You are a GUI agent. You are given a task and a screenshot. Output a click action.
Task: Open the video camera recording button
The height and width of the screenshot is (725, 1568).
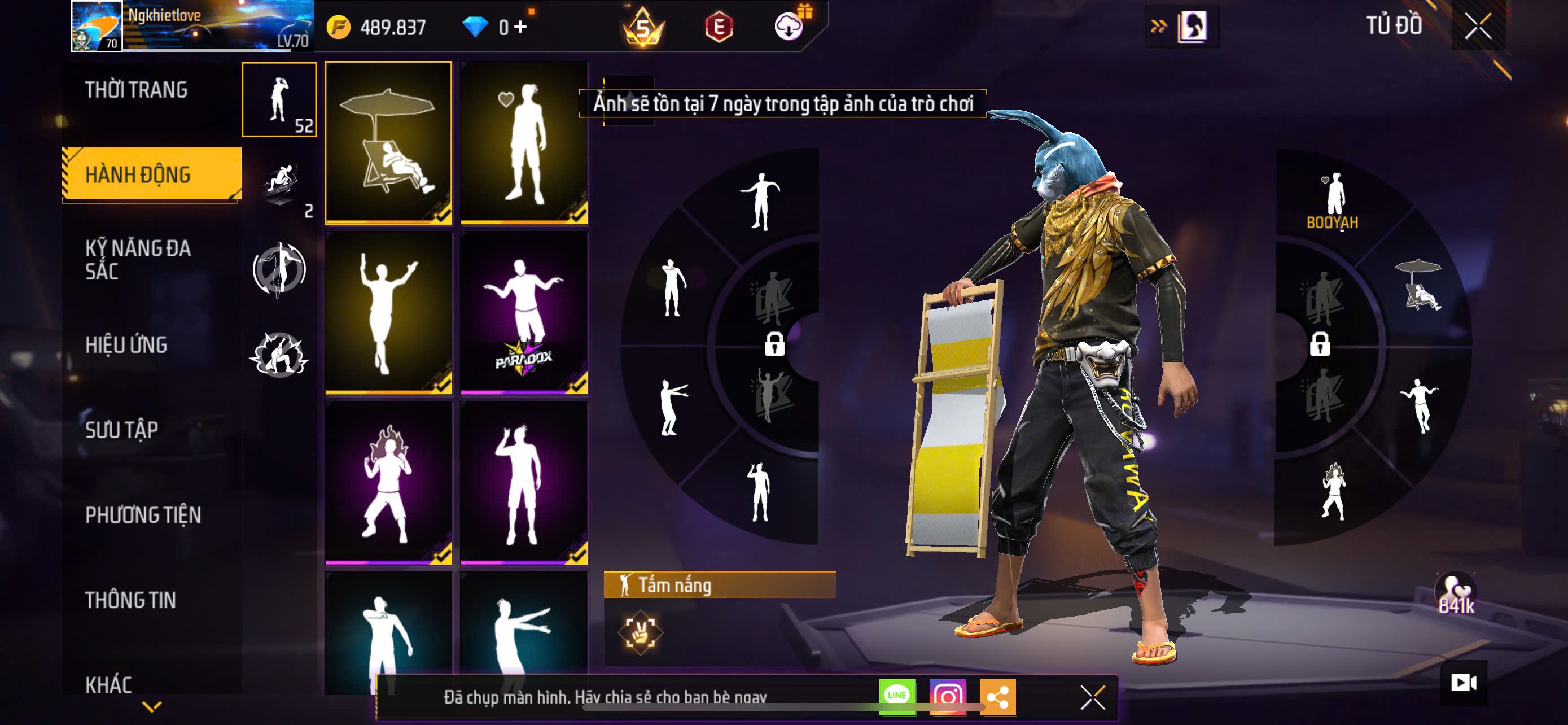pyautogui.click(x=1464, y=683)
